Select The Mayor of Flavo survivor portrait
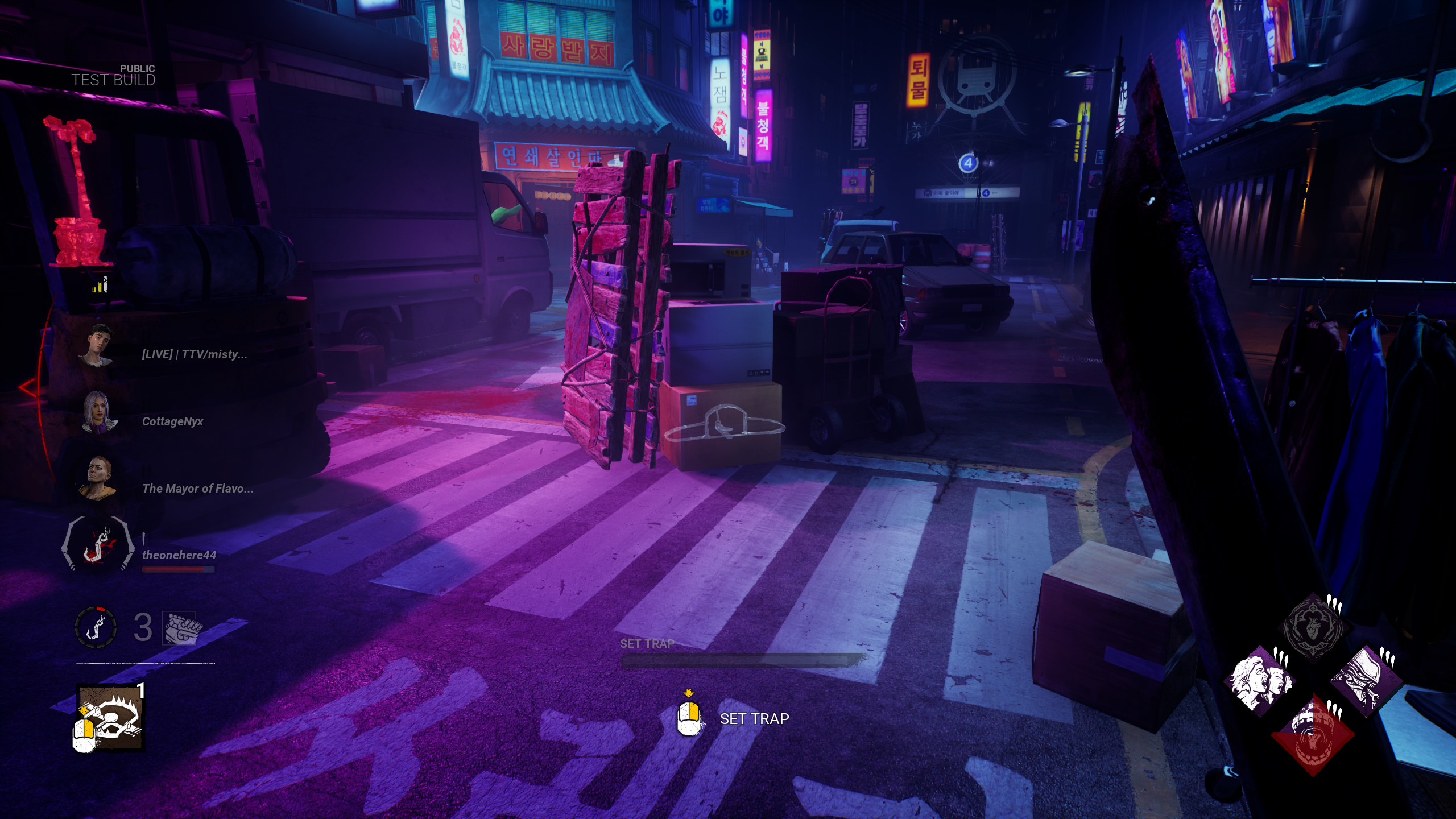Image resolution: width=1456 pixels, height=819 pixels. coord(97,479)
